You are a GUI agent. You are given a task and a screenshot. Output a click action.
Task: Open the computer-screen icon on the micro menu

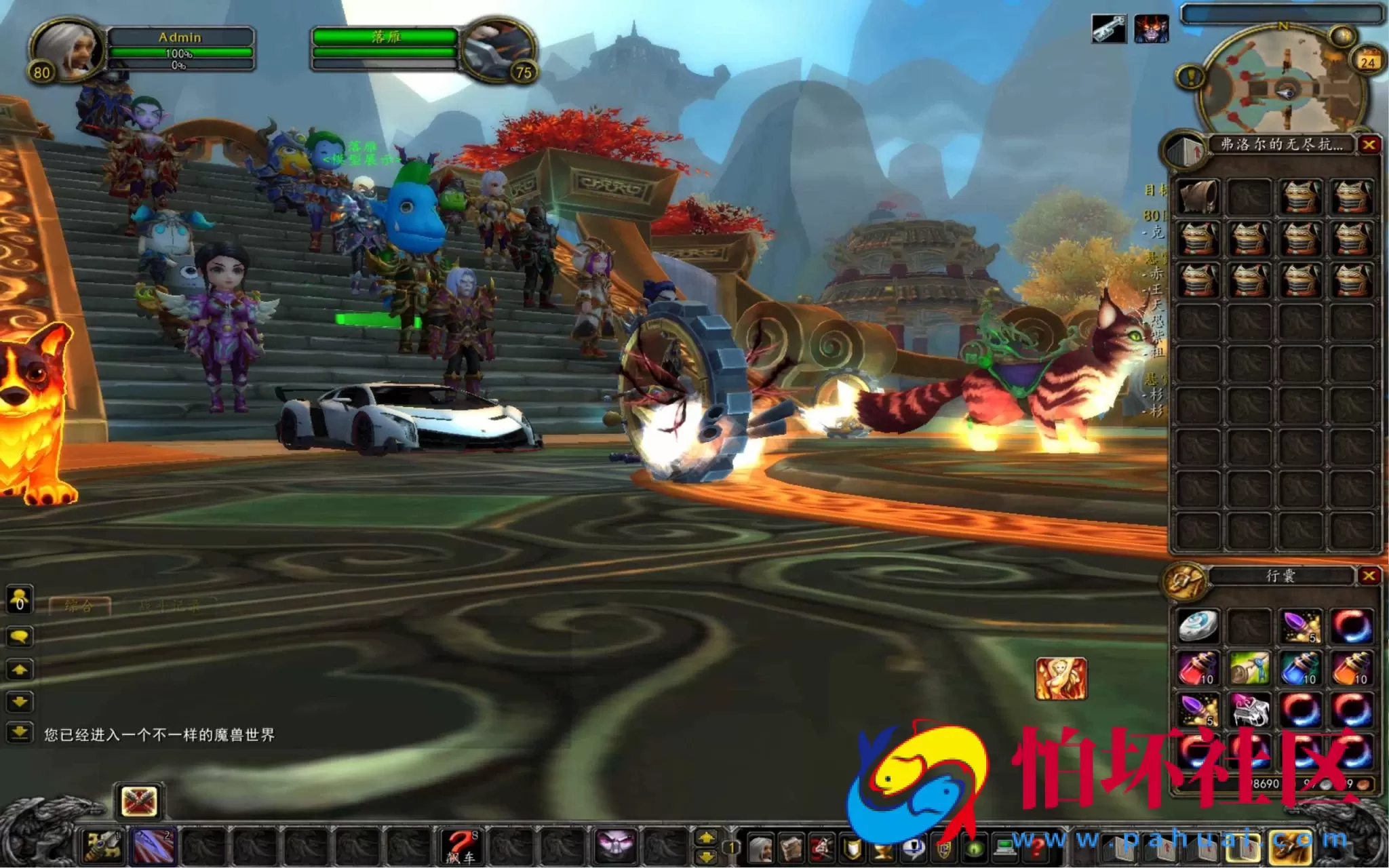pos(1004,849)
